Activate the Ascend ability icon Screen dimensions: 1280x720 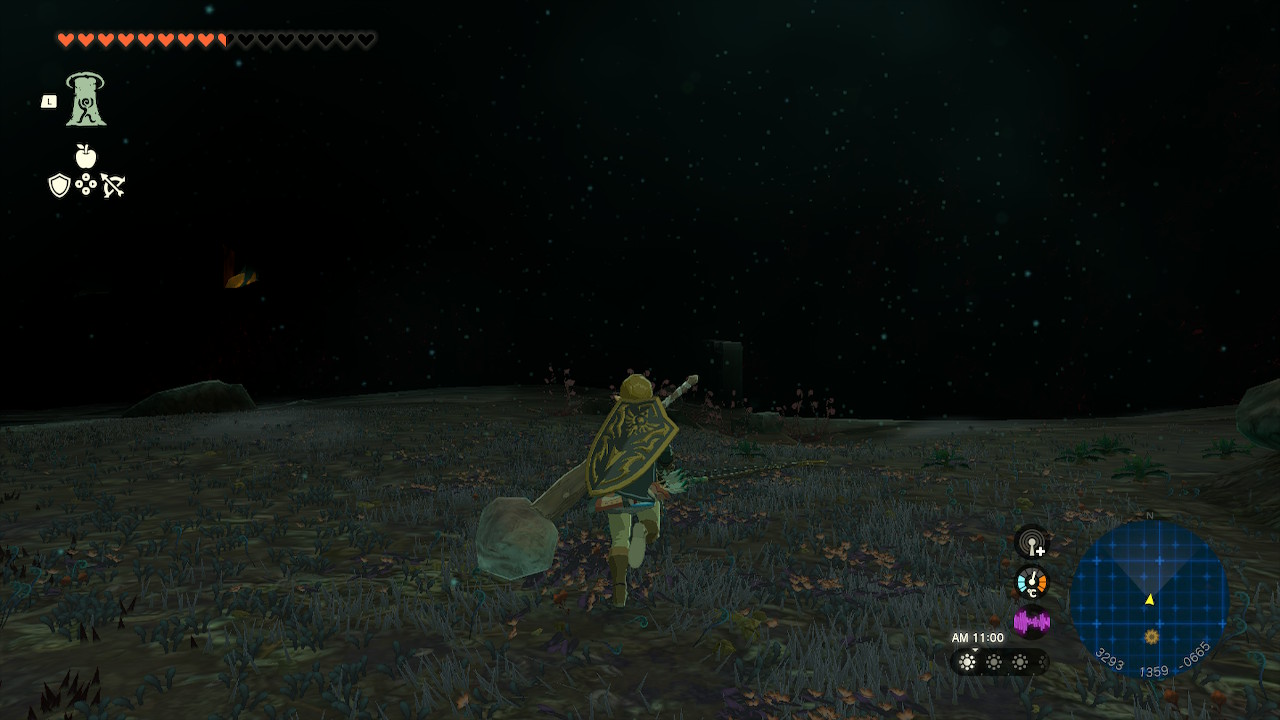coord(86,100)
